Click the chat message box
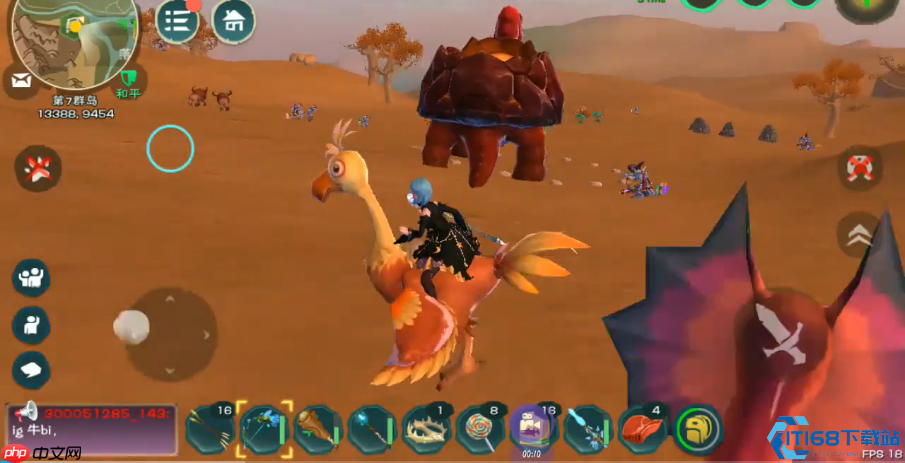905x463 pixels. [92, 427]
